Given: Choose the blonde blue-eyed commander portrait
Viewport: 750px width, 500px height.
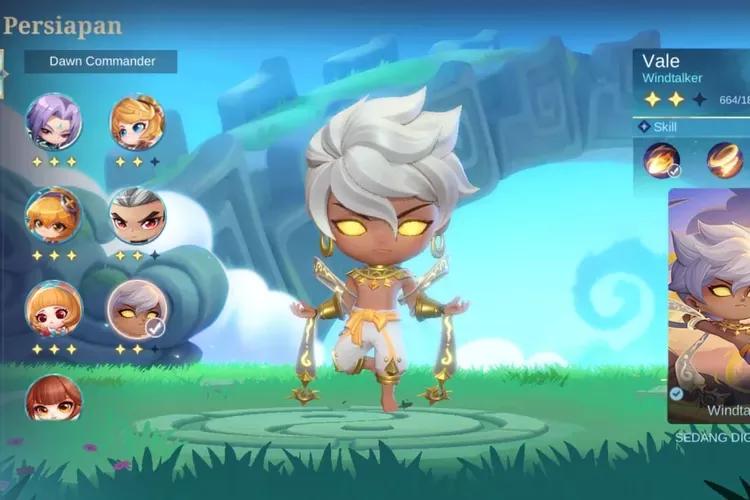Looking at the screenshot, I should click(137, 122).
